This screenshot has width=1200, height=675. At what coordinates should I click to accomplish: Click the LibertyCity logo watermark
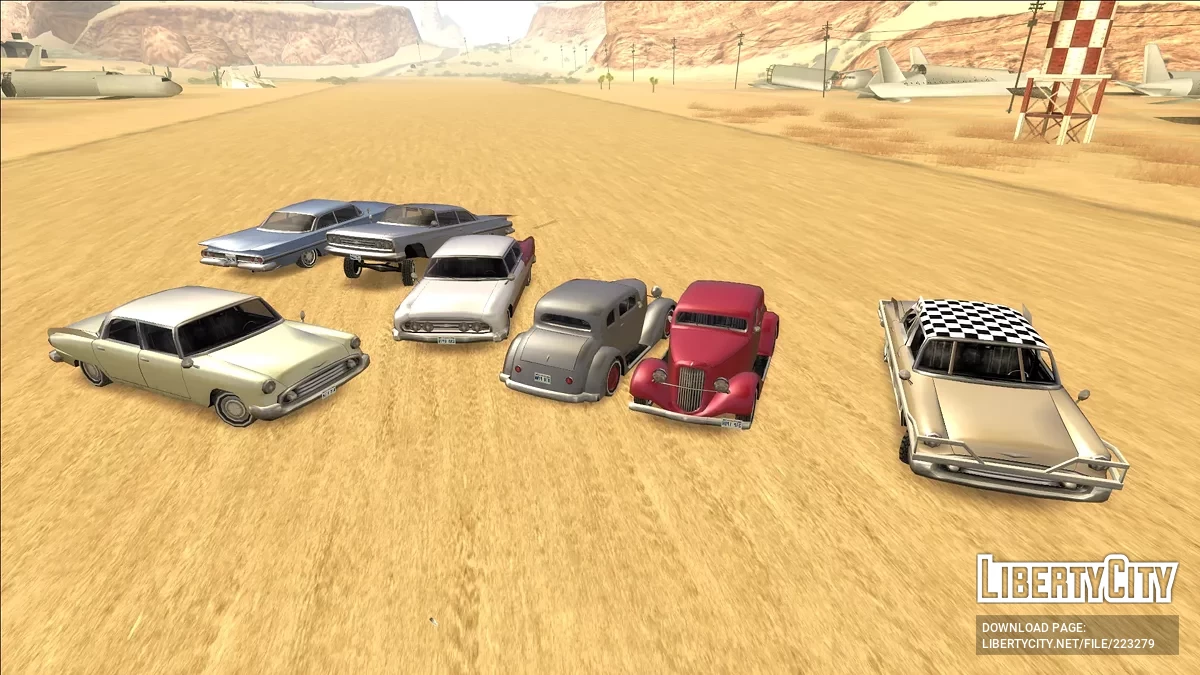(1076, 580)
